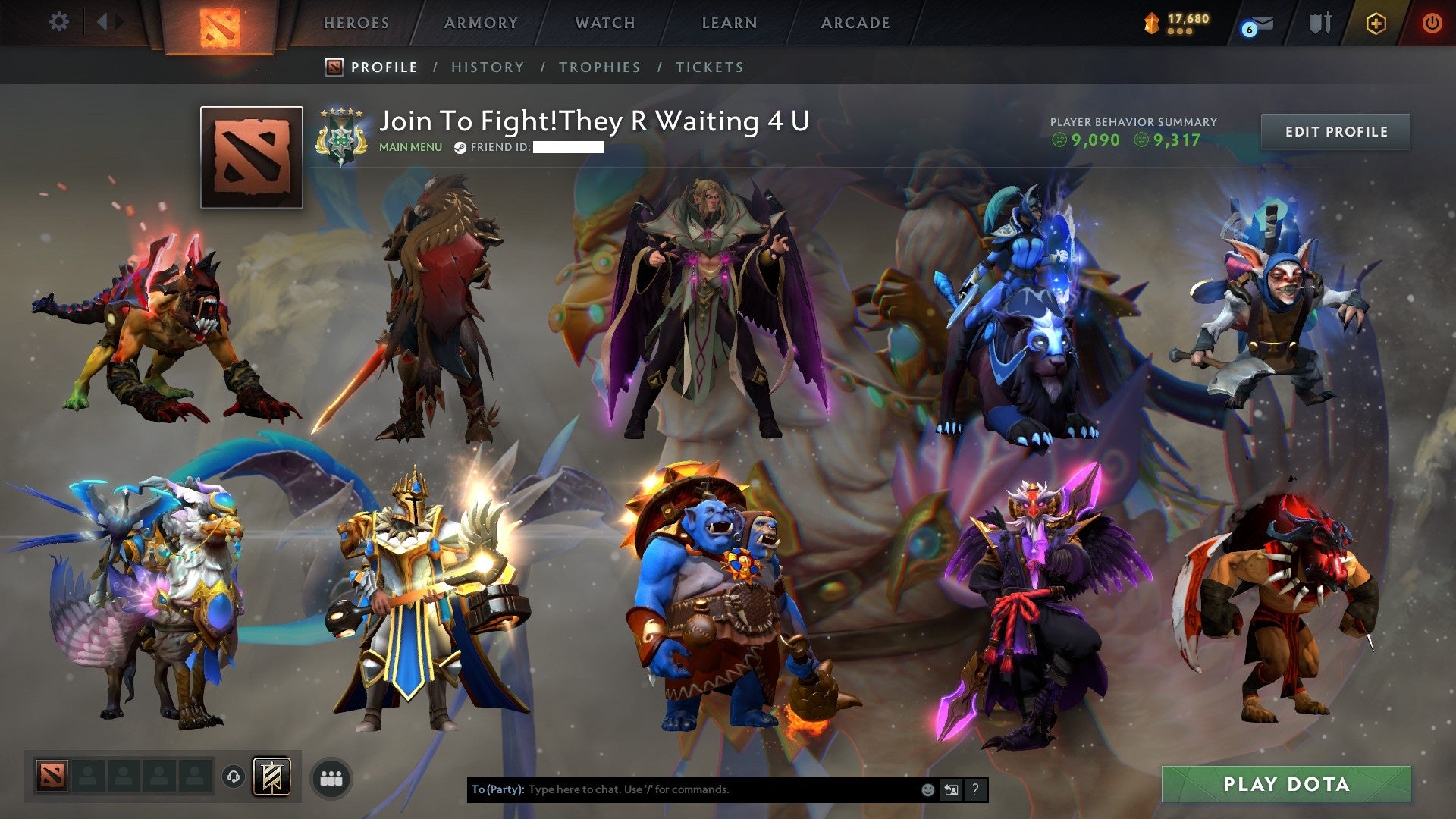This screenshot has width=1456, height=819.
Task: Toggle the chat wheel icon
Action: pyautogui.click(x=950, y=789)
